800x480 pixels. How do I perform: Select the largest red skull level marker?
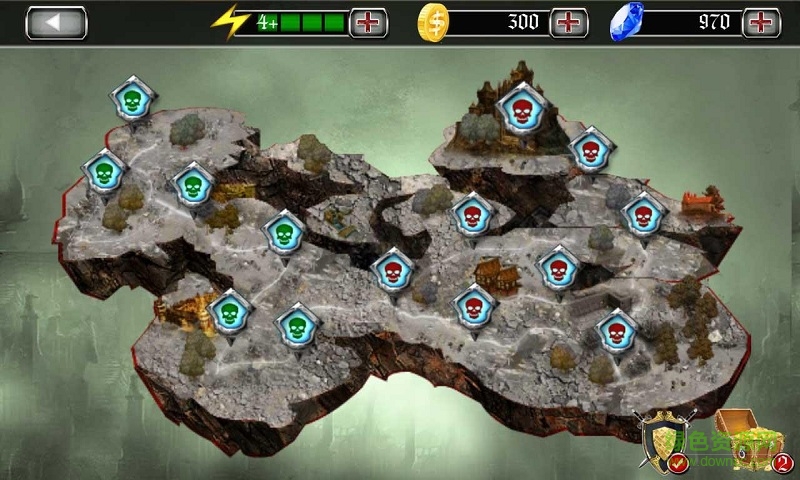(x=519, y=109)
